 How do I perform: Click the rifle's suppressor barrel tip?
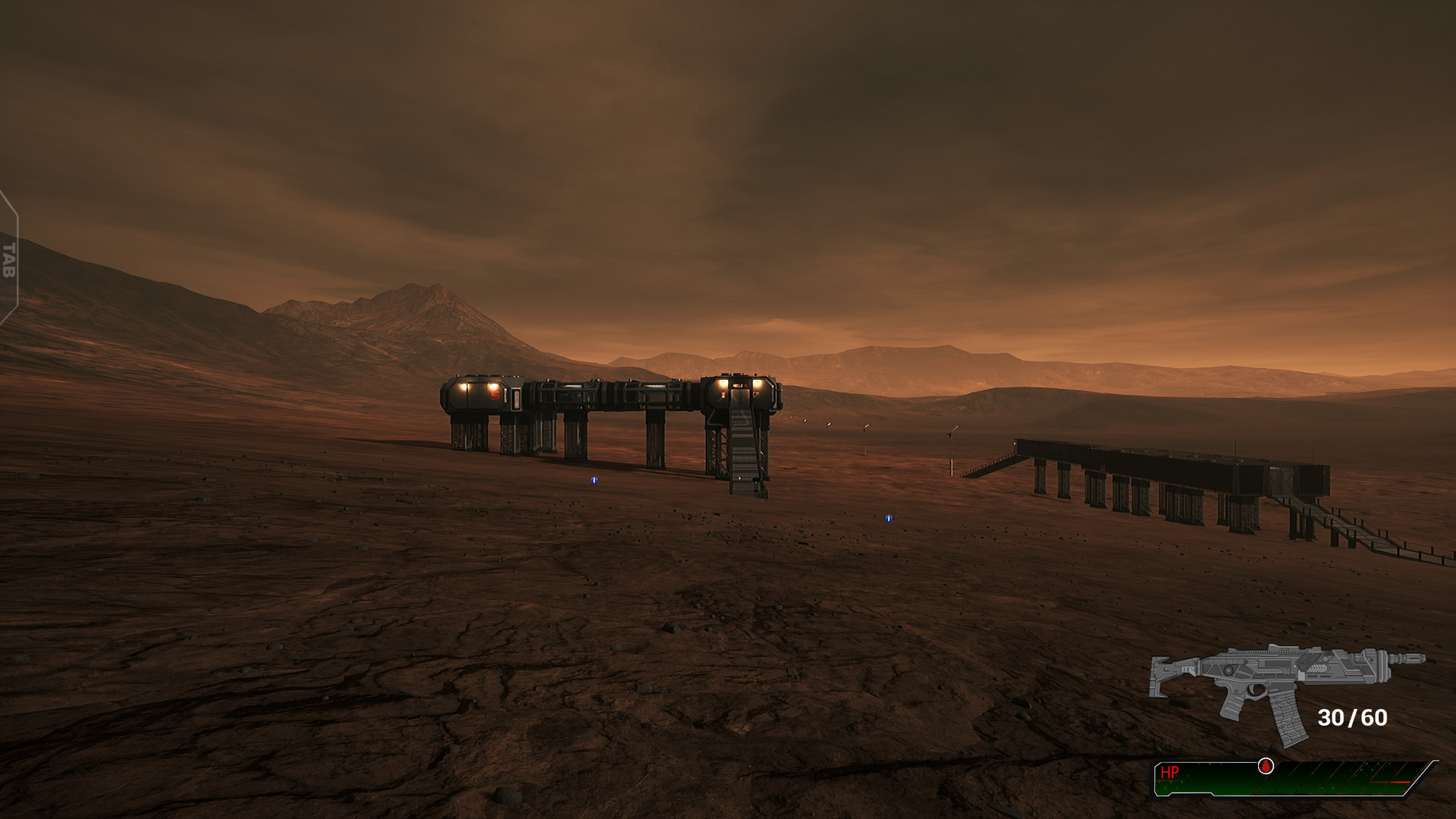(1420, 658)
